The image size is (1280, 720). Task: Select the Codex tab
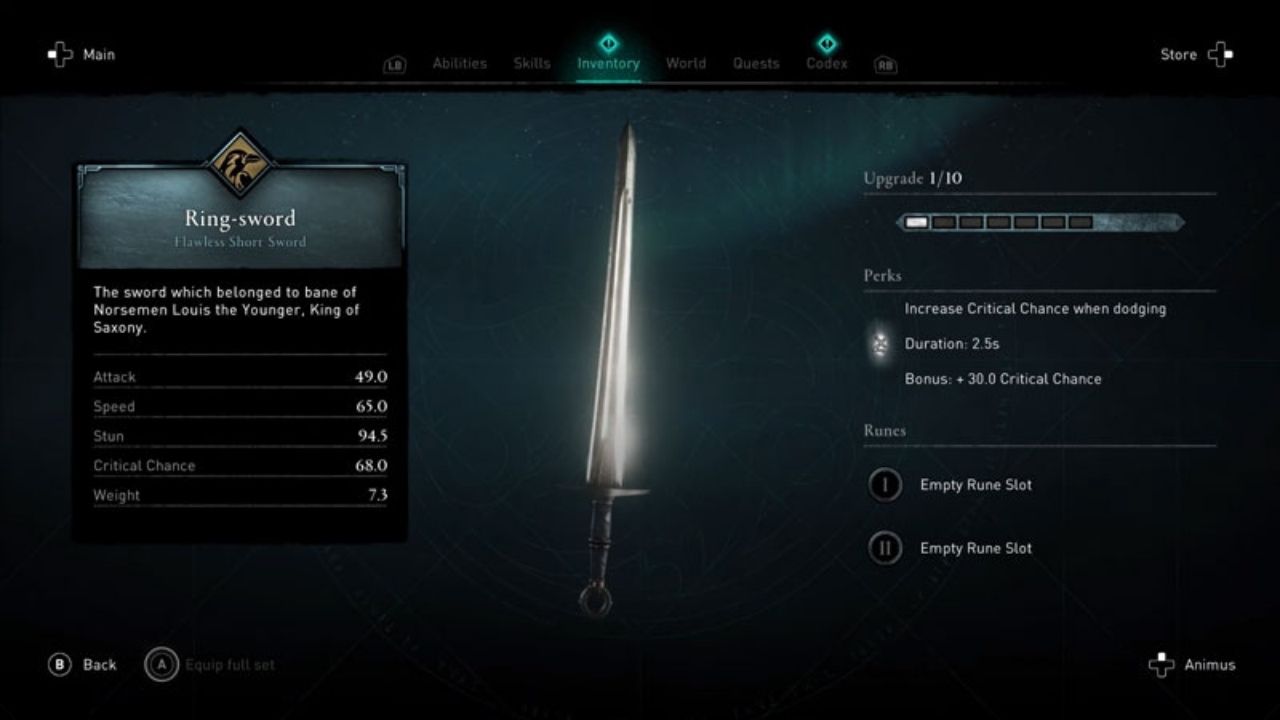pyautogui.click(x=827, y=62)
